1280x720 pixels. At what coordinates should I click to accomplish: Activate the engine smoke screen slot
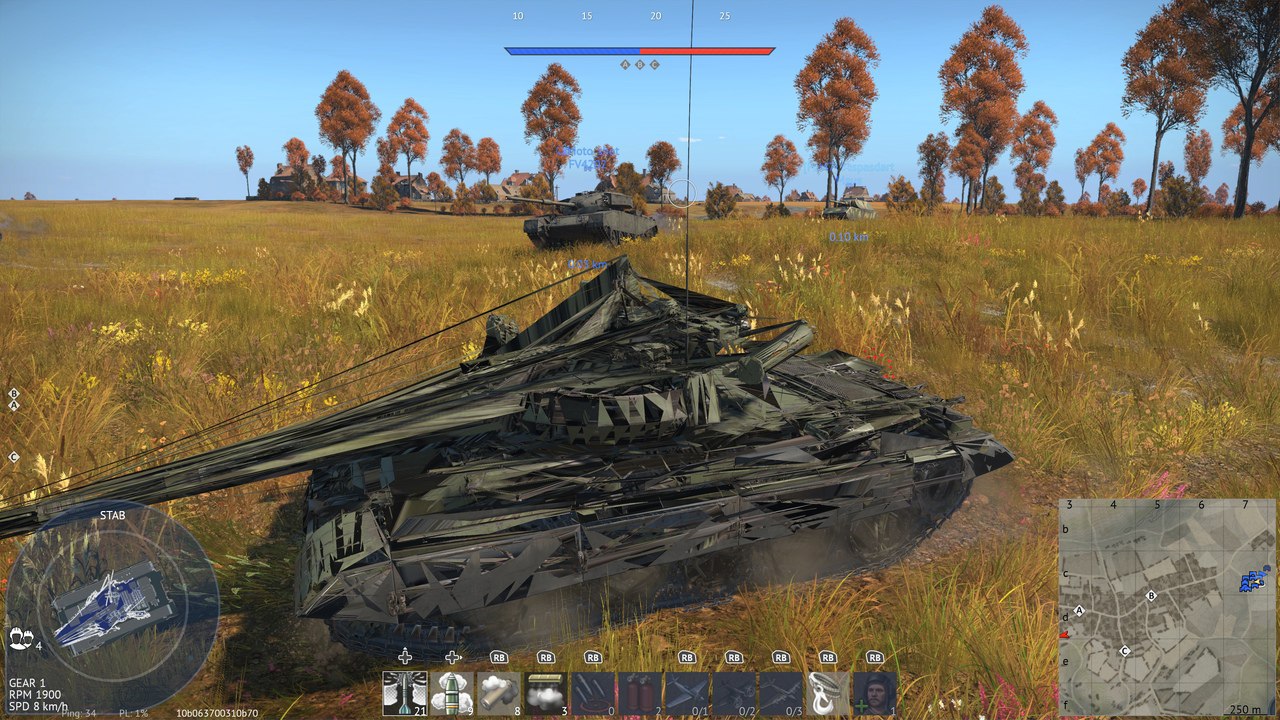coord(546,692)
